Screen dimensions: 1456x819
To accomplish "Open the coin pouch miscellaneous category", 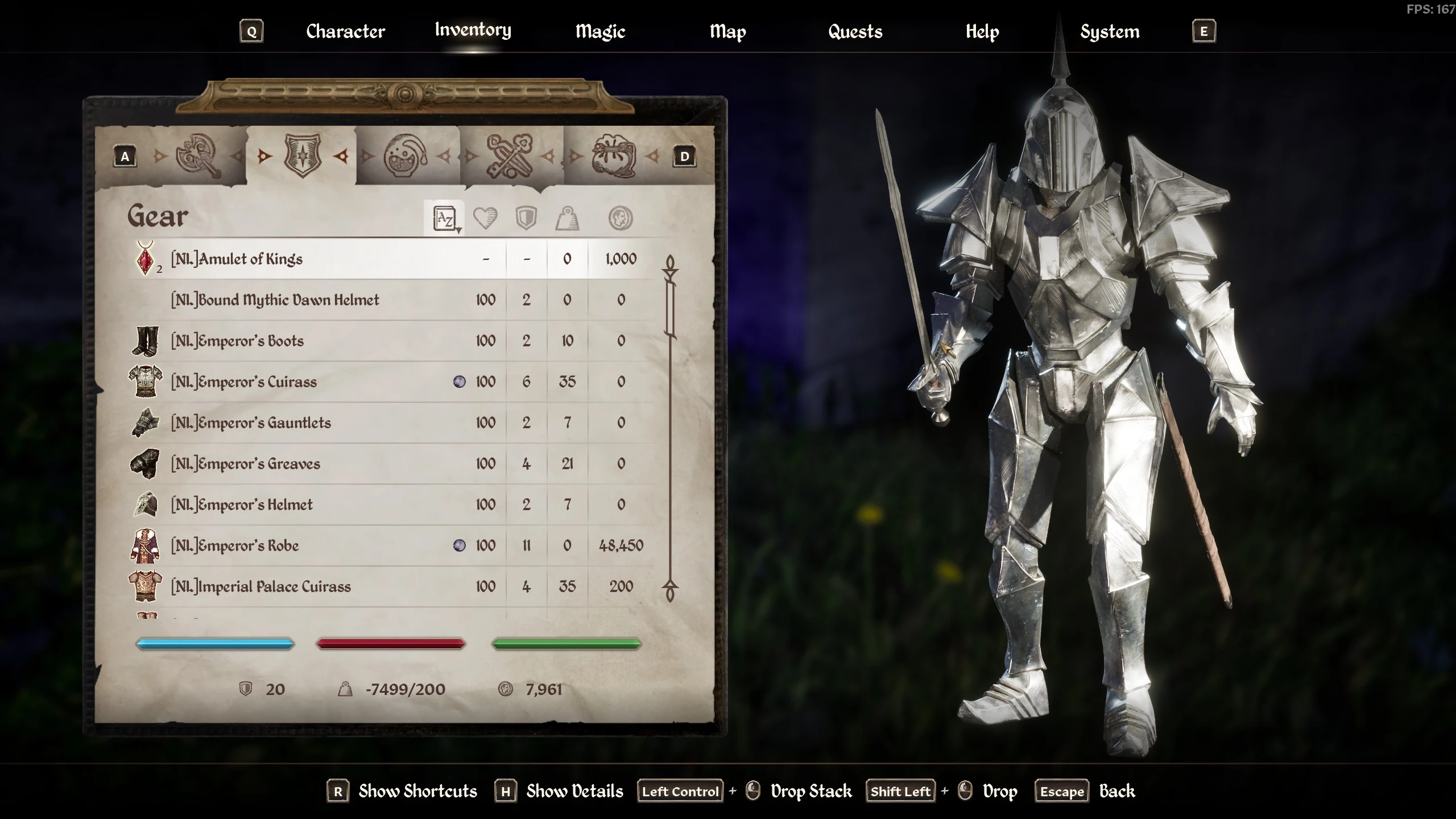I will (614, 156).
